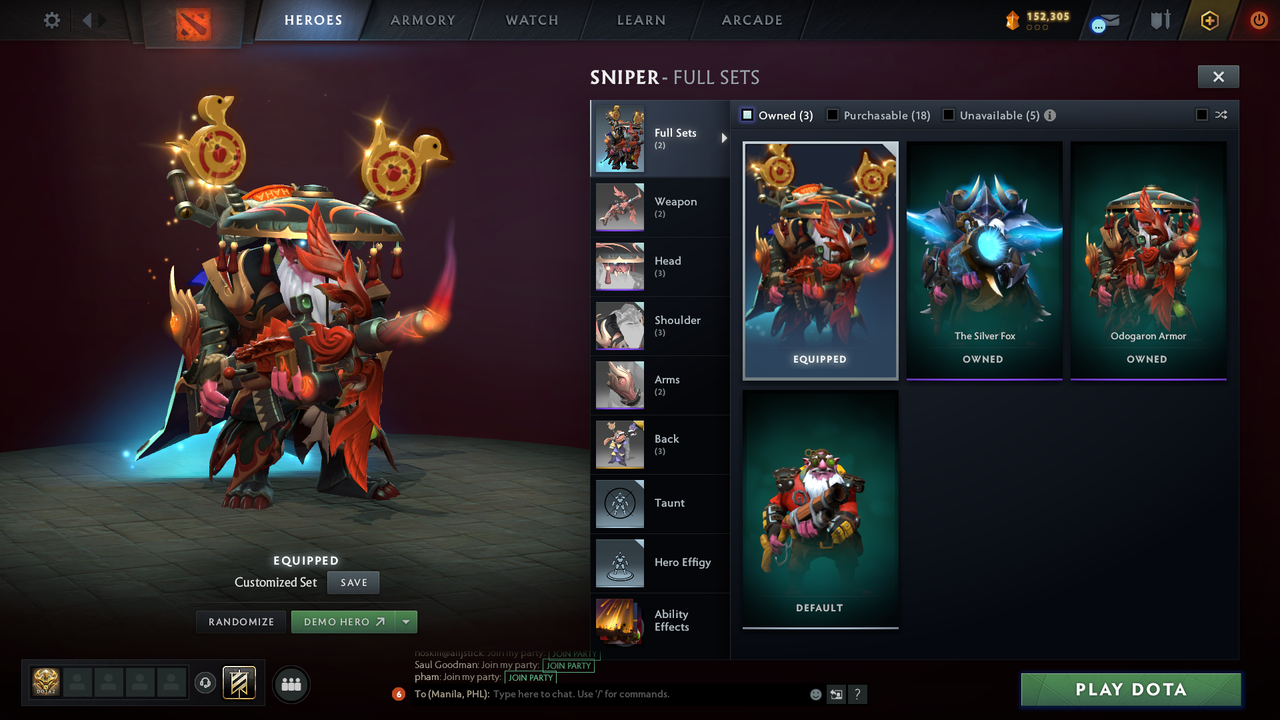This screenshot has width=1280, height=720.
Task: Select the Taunt slot
Action: click(660, 504)
